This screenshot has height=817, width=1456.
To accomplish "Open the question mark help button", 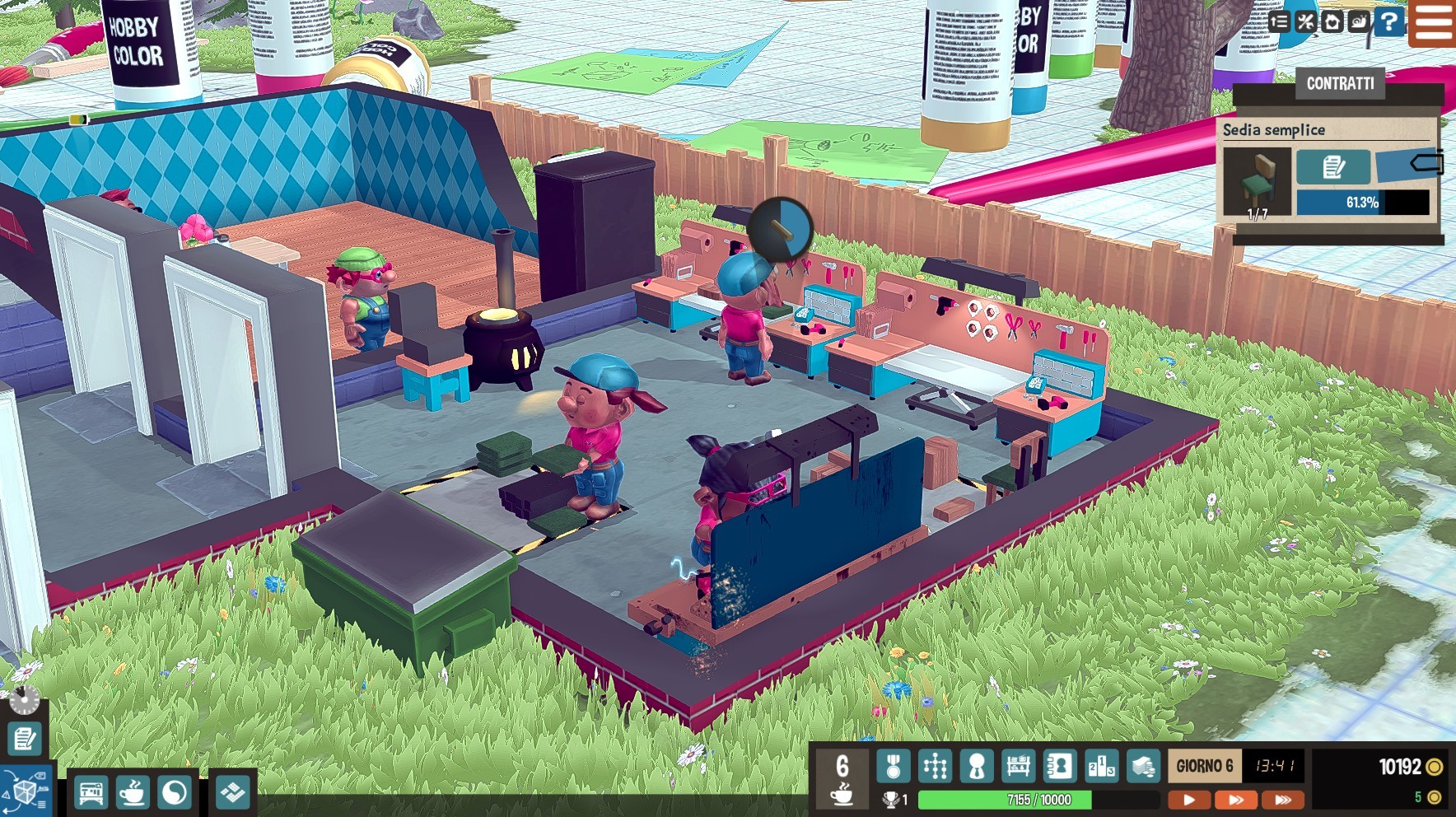I will pyautogui.click(x=1388, y=22).
